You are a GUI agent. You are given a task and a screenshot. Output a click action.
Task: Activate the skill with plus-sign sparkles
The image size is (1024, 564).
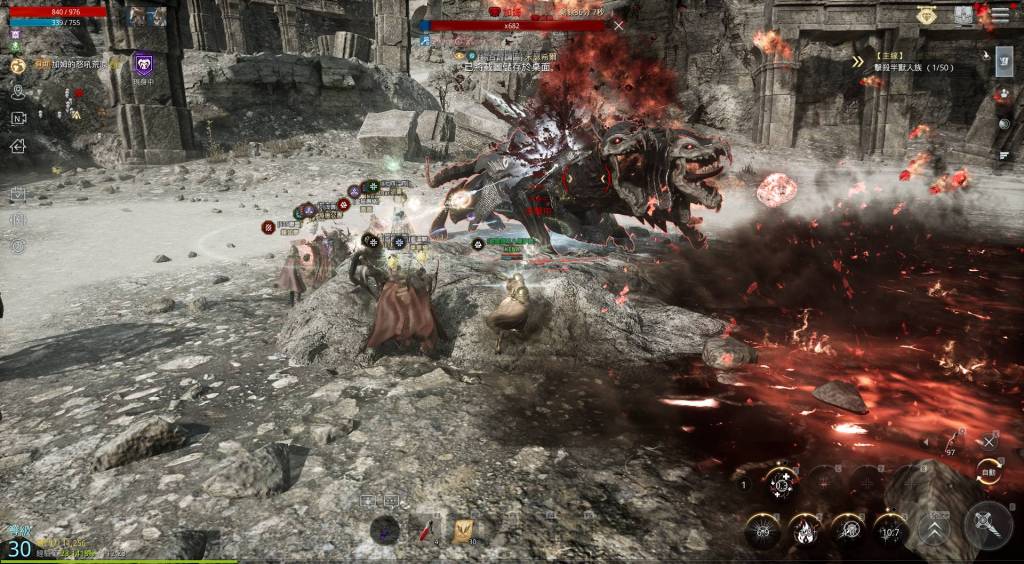[x=781, y=484]
